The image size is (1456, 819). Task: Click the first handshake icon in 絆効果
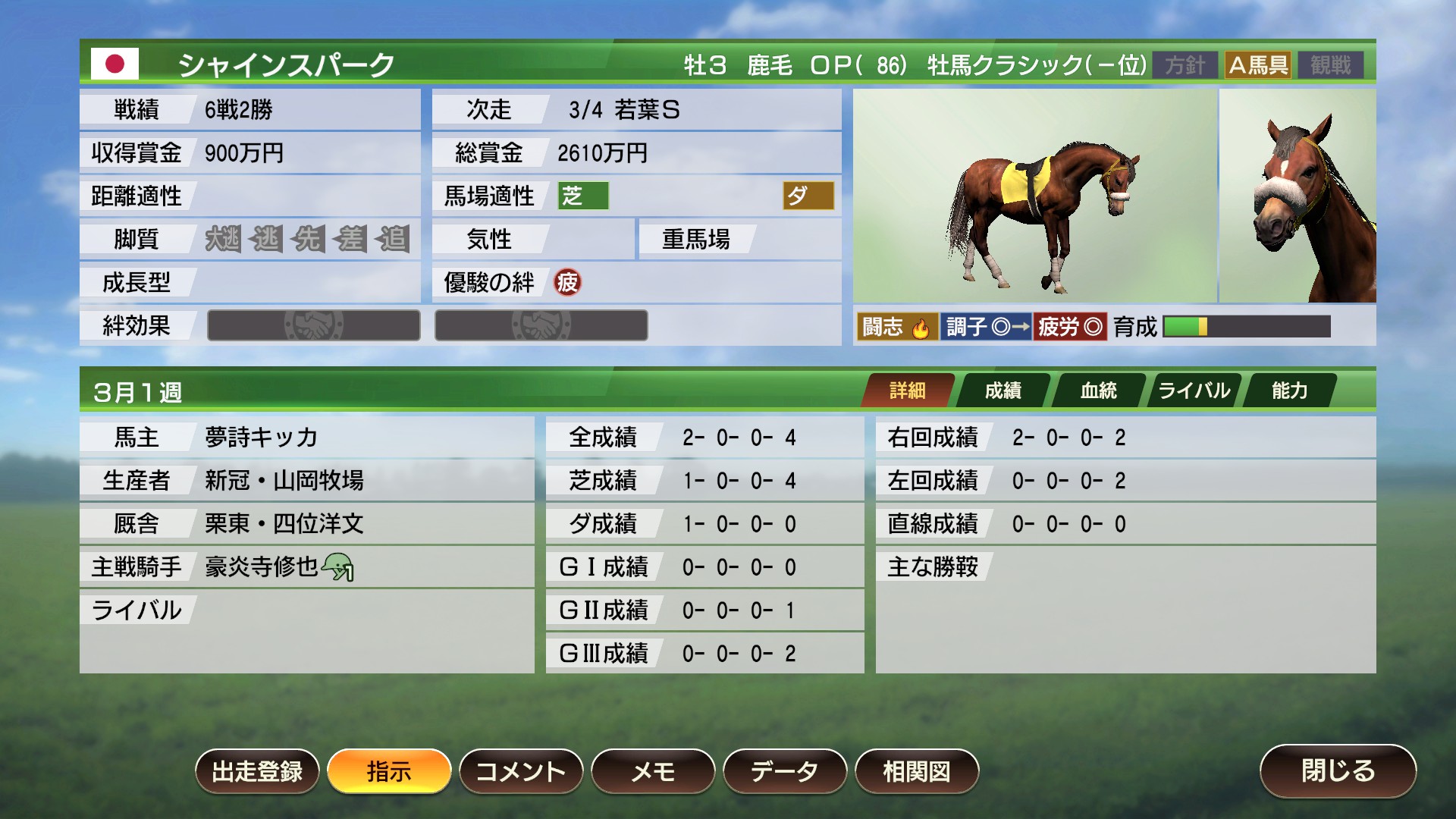tap(314, 325)
